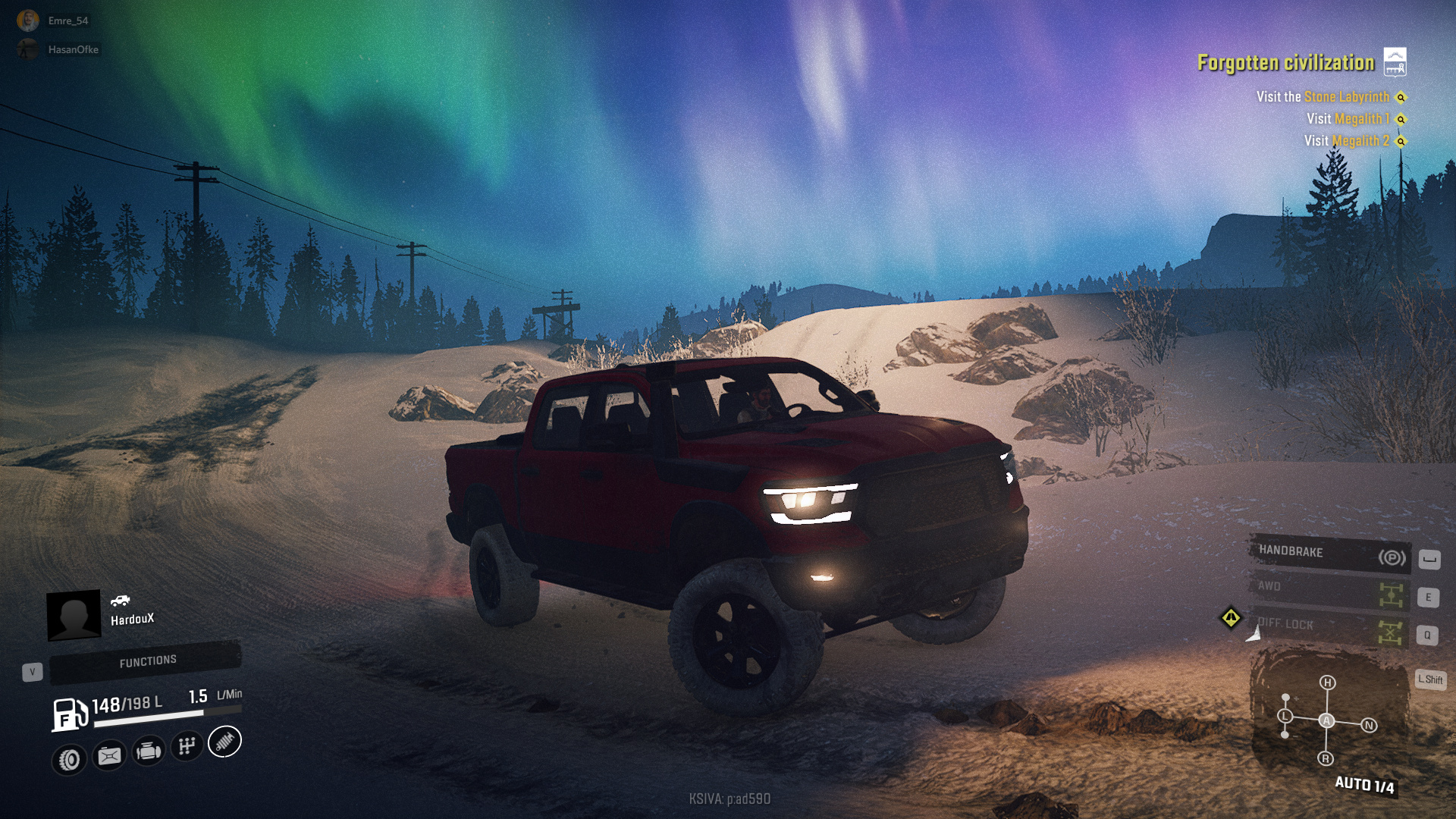Select Neutral on the gearbox
Viewport: 1456px width, 819px height.
point(1369,726)
